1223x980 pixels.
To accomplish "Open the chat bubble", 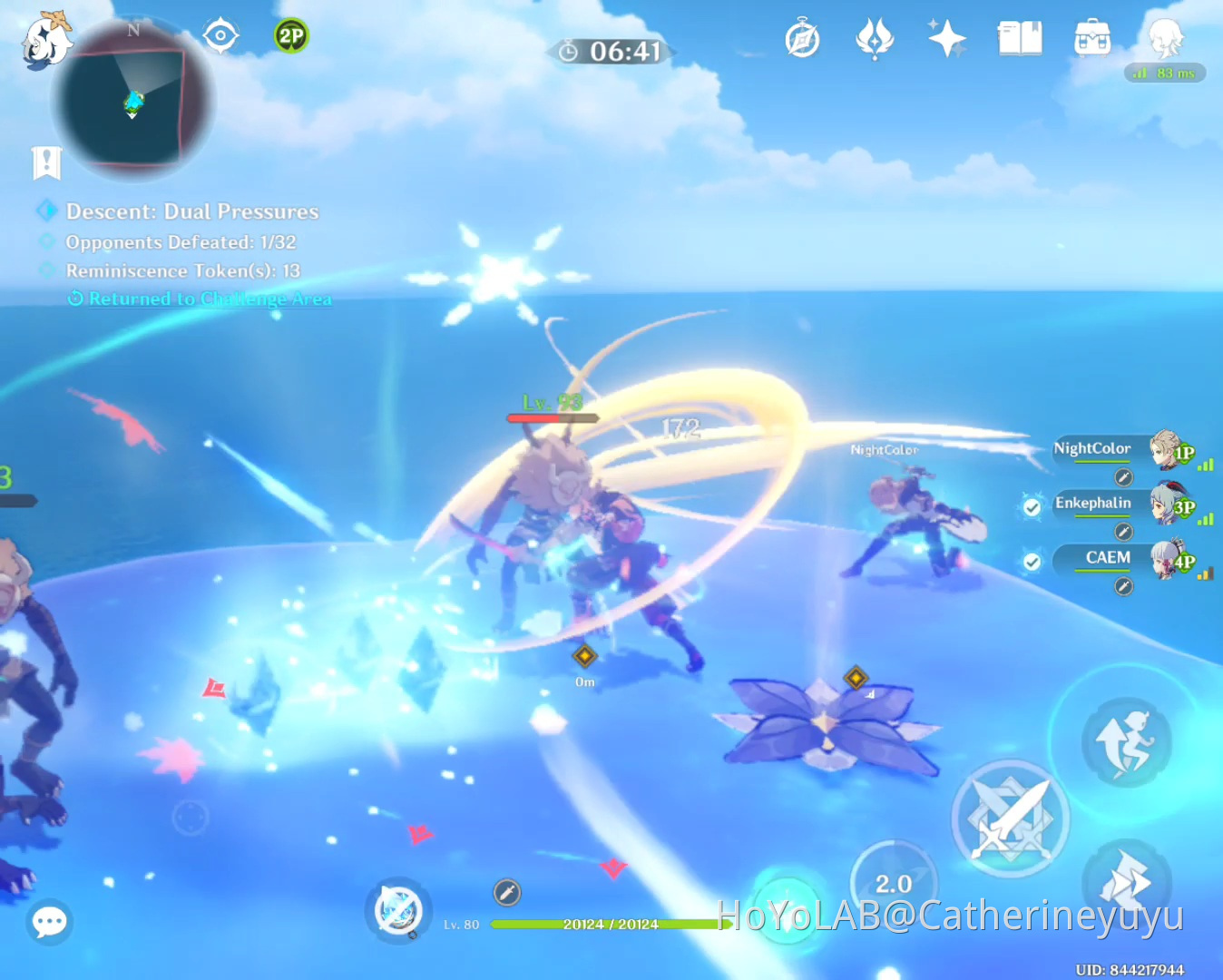I will [49, 922].
